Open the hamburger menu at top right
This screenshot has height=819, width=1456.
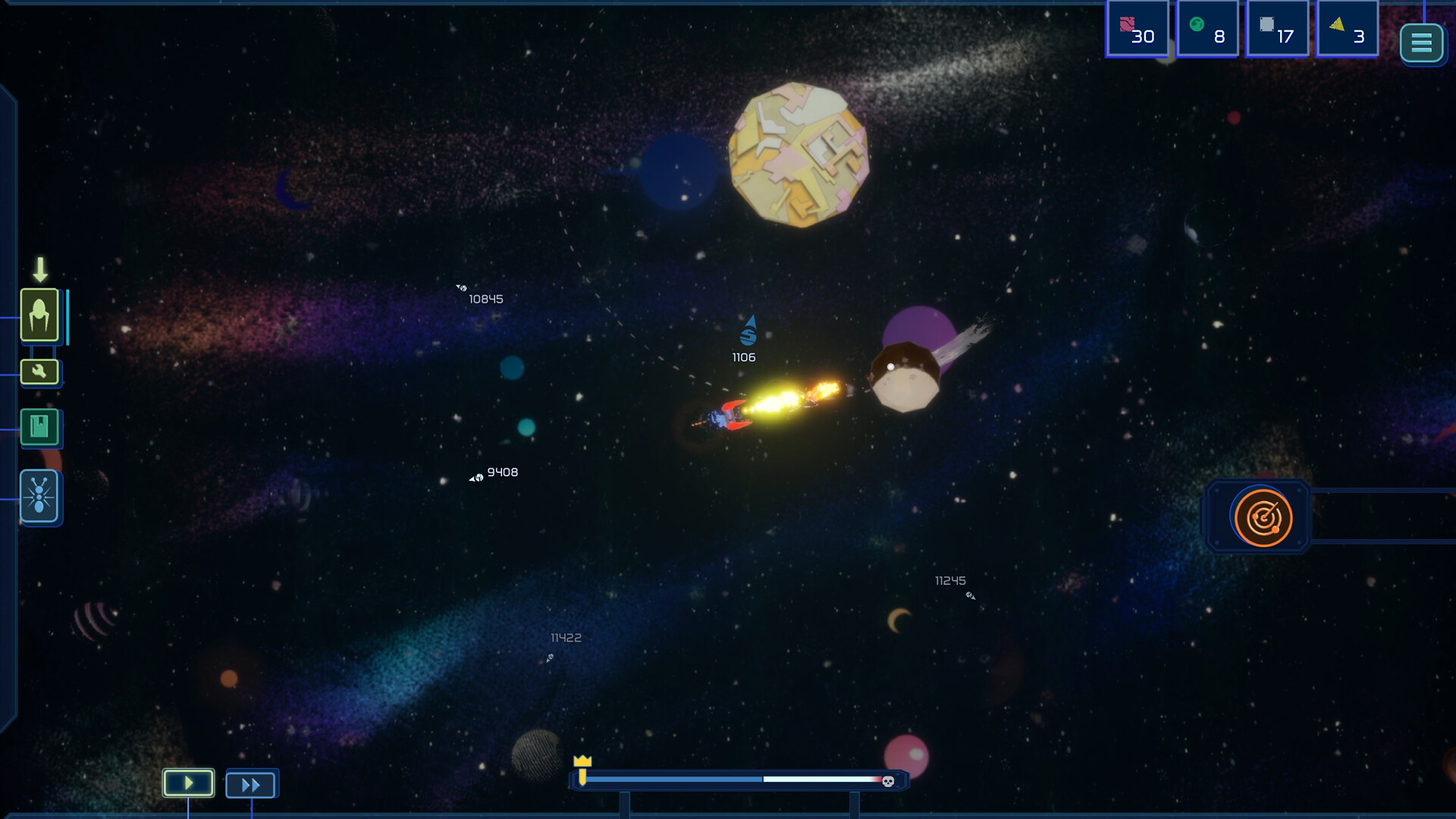pos(1421,43)
